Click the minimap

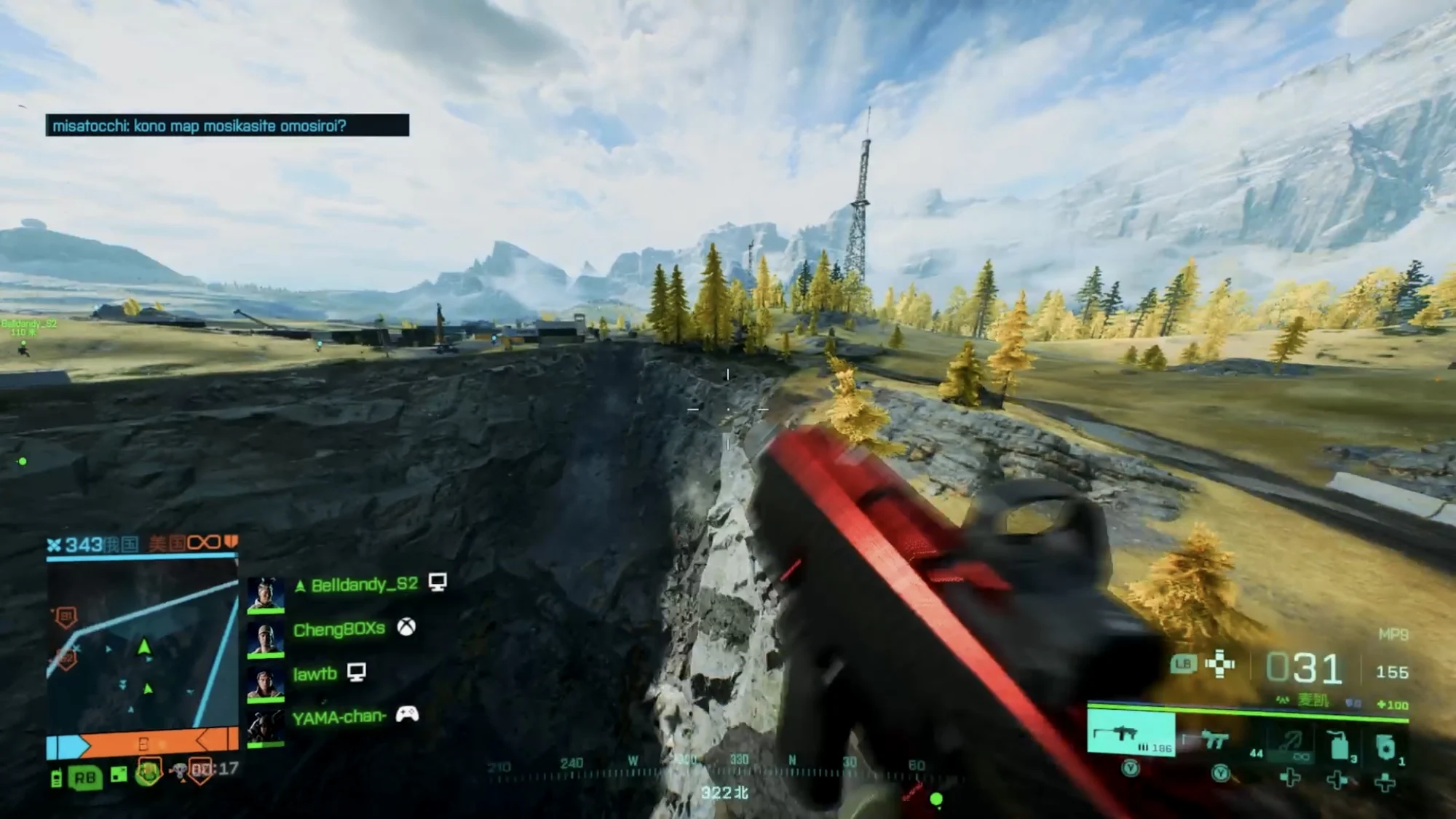tap(142, 644)
